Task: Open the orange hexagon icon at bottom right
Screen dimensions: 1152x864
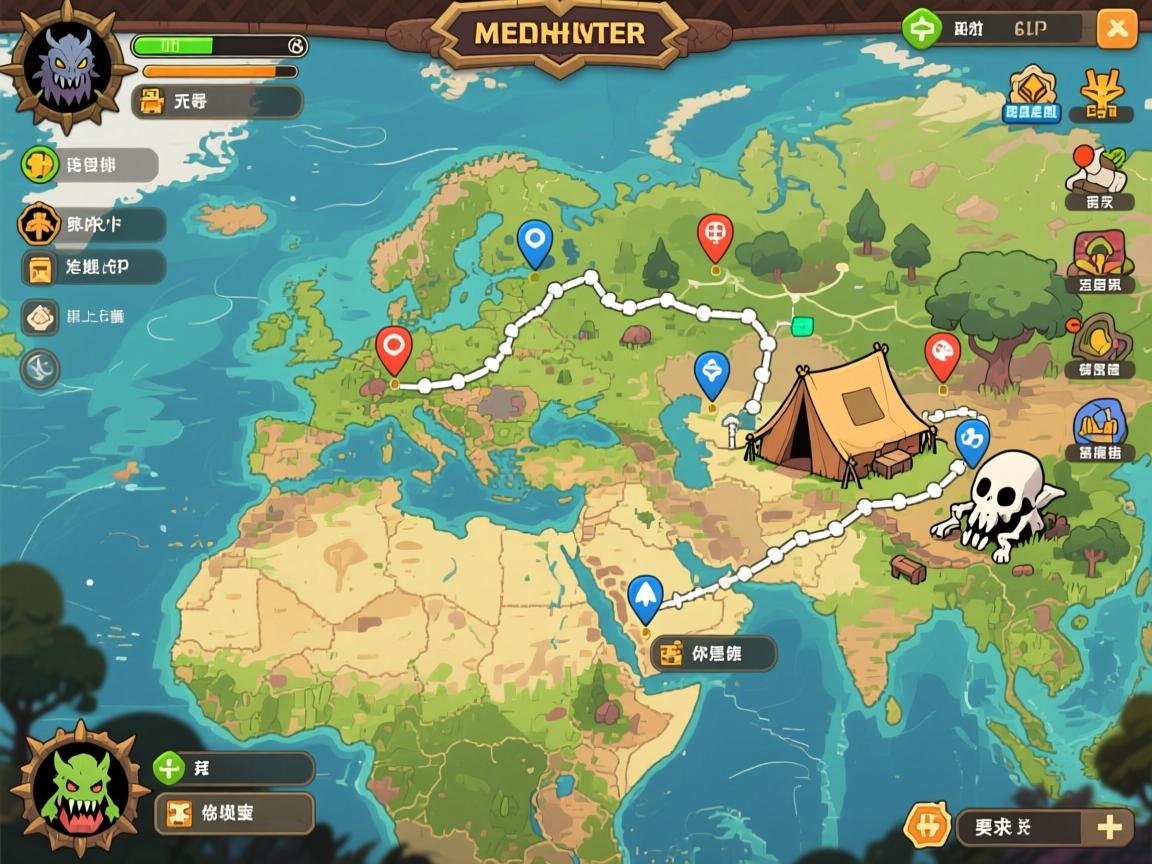Action: tap(926, 826)
